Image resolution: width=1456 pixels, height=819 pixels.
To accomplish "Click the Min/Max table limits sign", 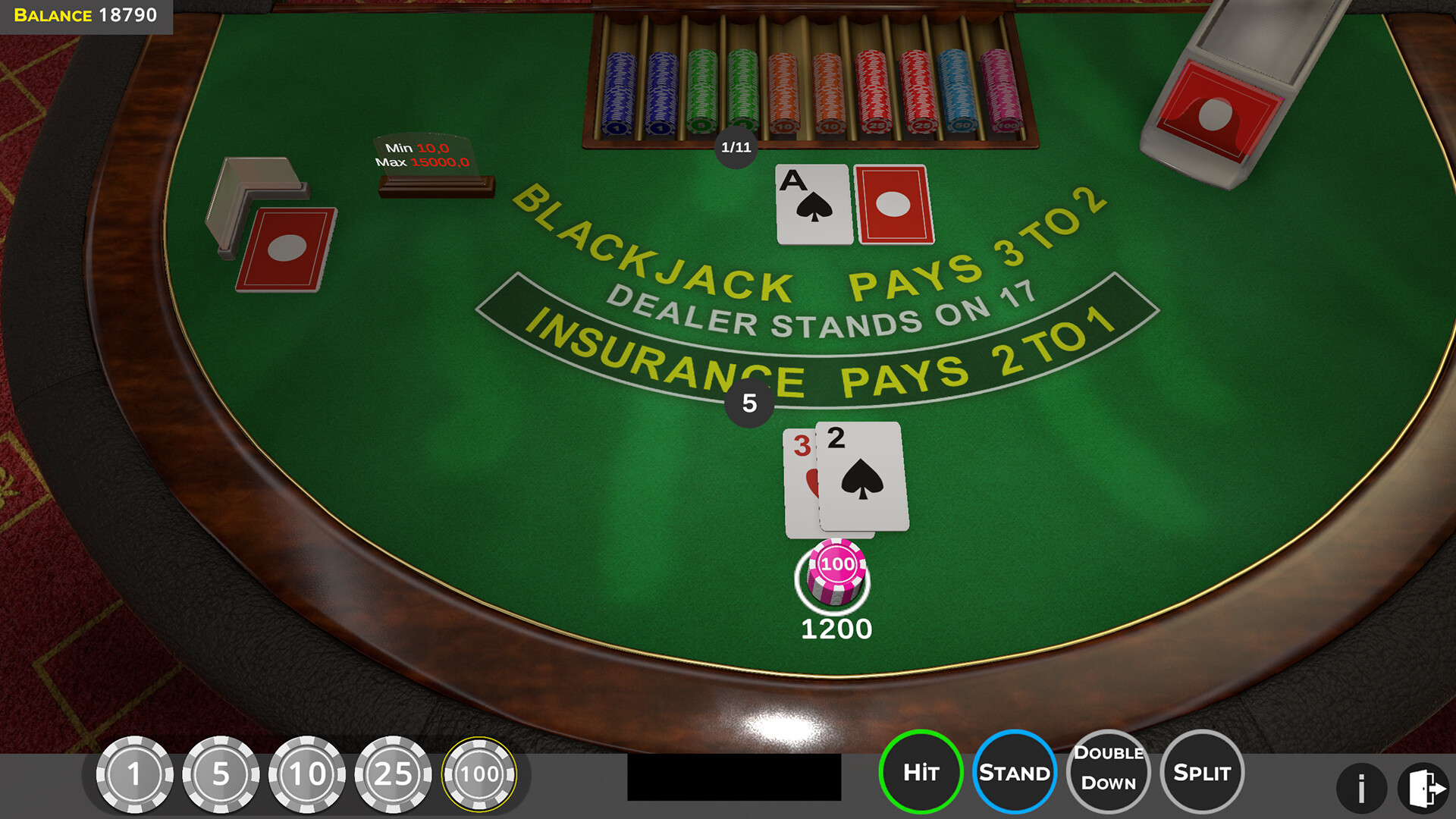I will click(426, 159).
